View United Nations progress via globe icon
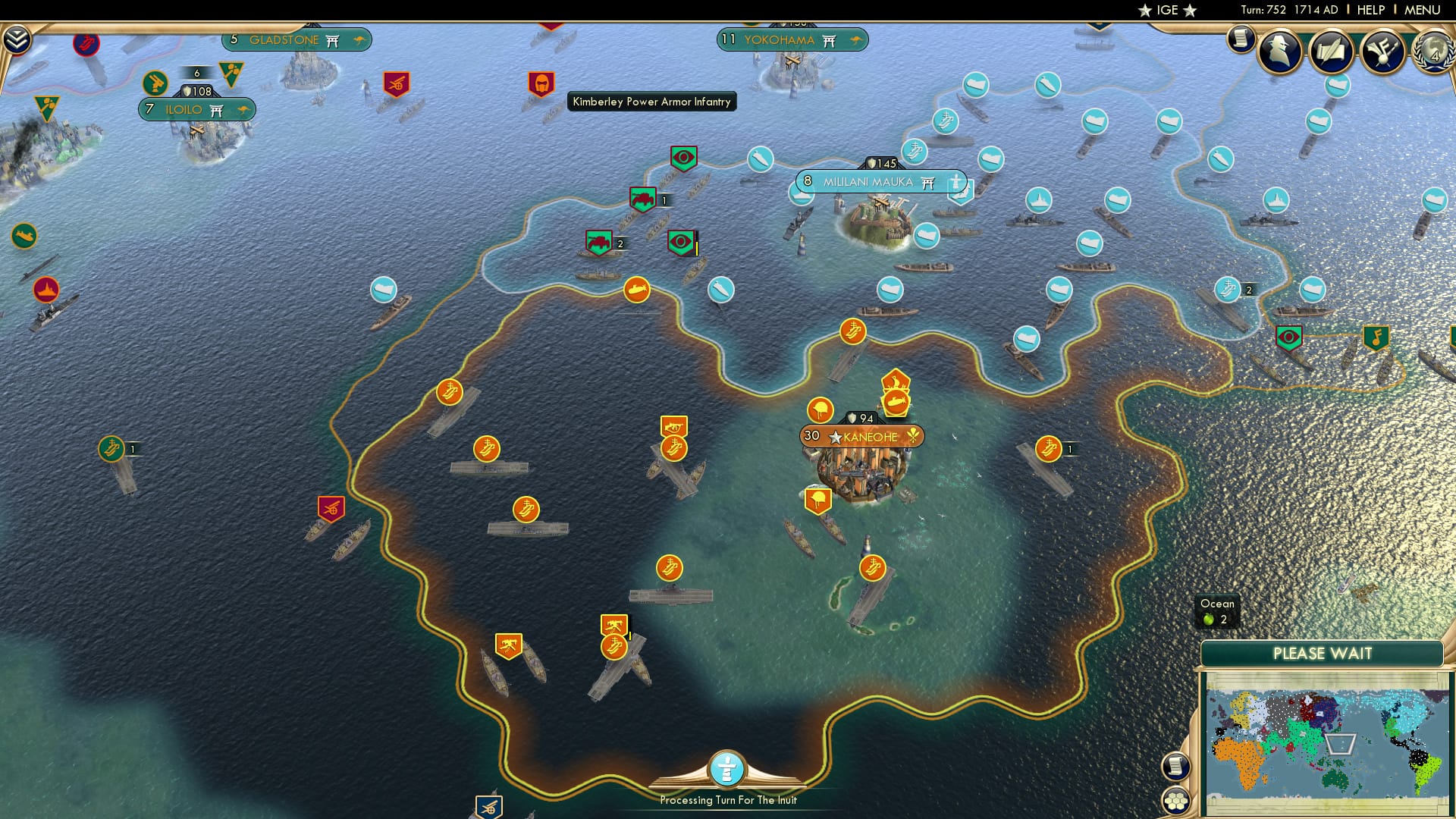 [x=1433, y=52]
